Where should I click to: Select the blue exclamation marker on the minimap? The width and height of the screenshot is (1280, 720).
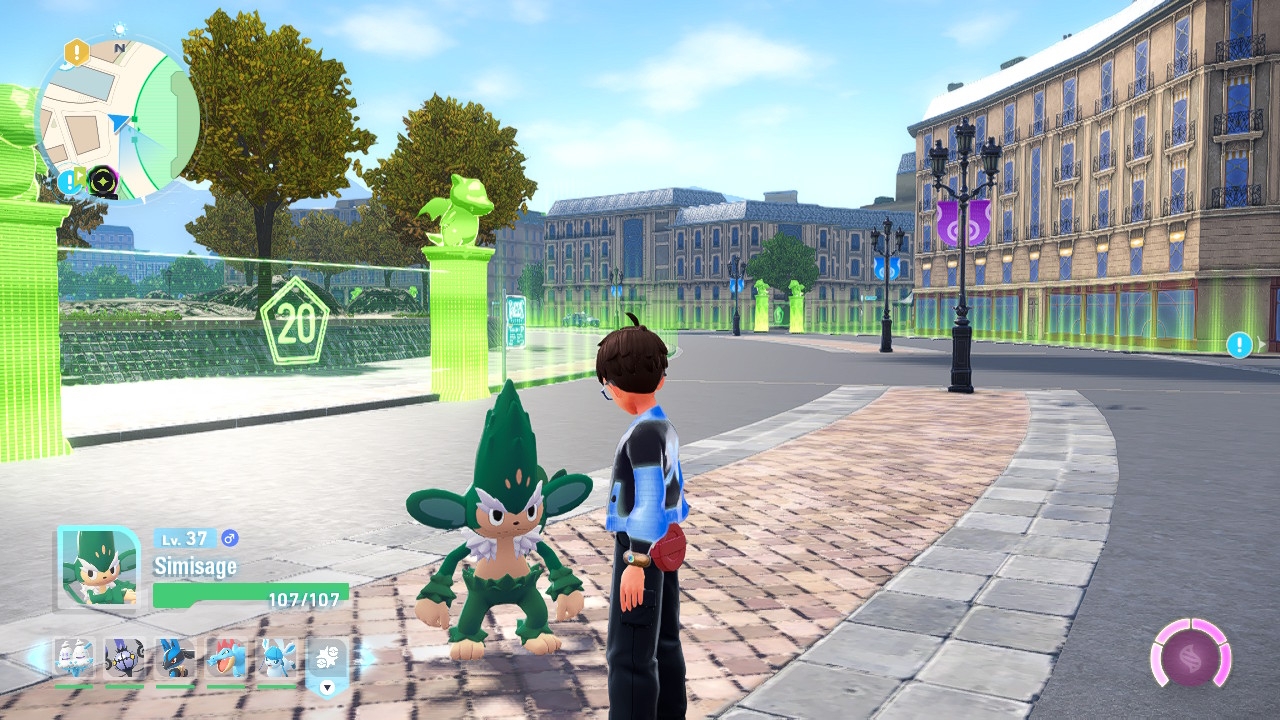(x=69, y=181)
